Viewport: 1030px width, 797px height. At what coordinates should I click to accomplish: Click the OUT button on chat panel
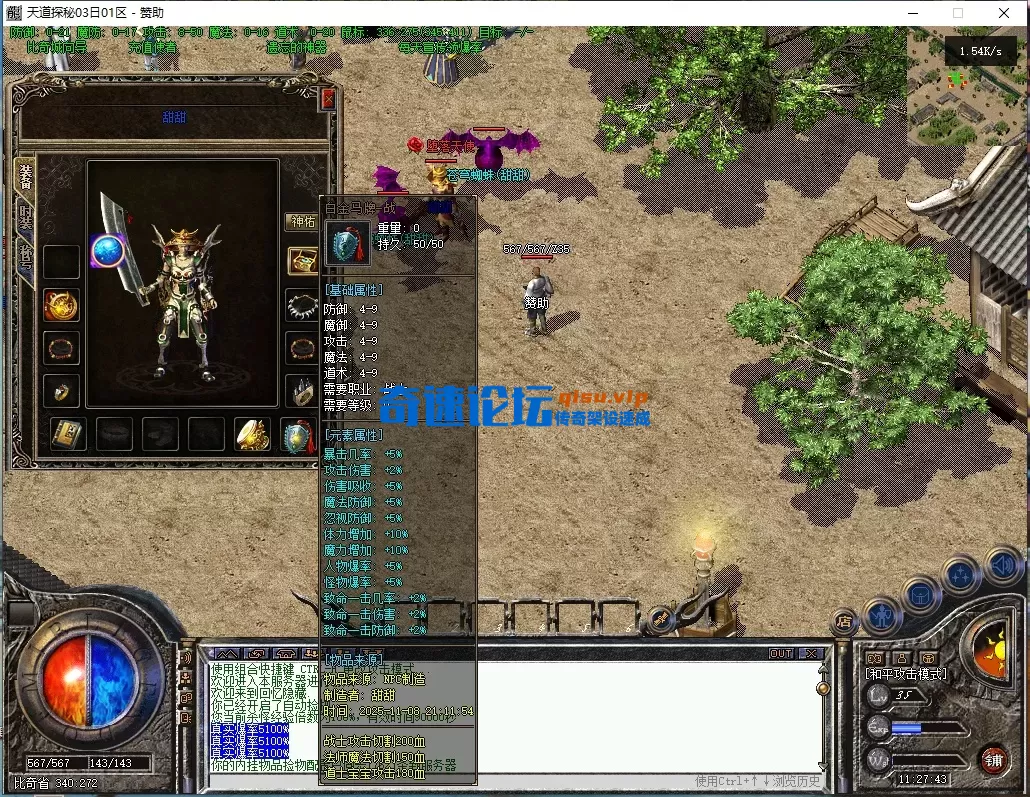pos(781,653)
